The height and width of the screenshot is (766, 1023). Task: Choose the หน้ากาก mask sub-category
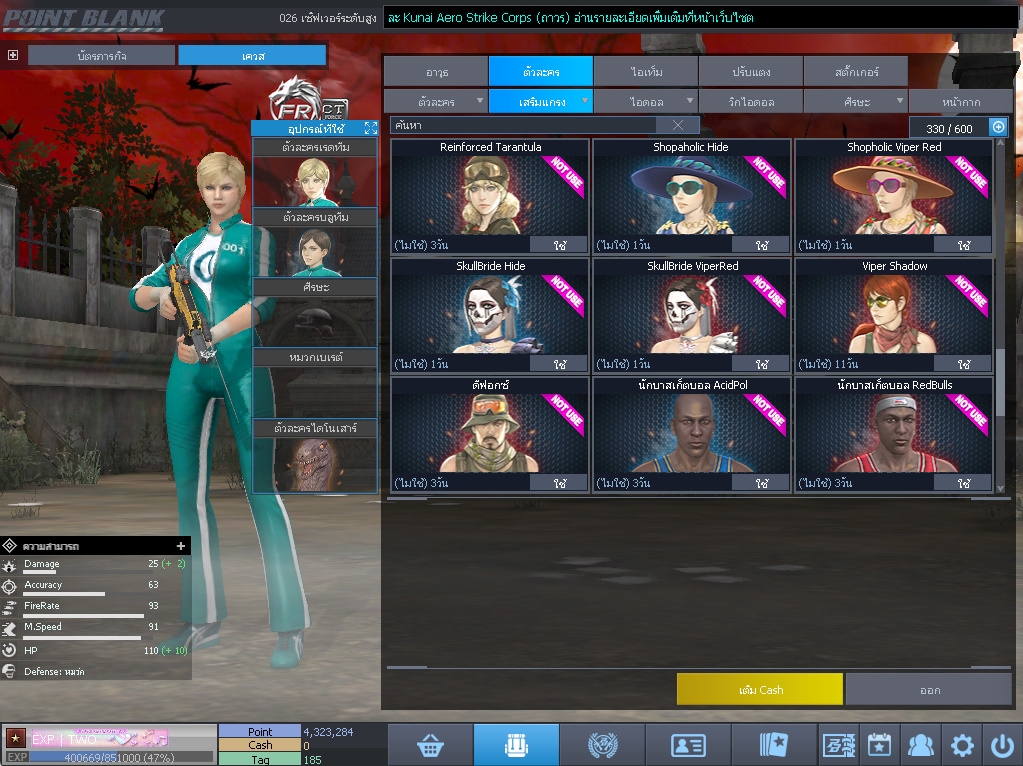(x=959, y=102)
